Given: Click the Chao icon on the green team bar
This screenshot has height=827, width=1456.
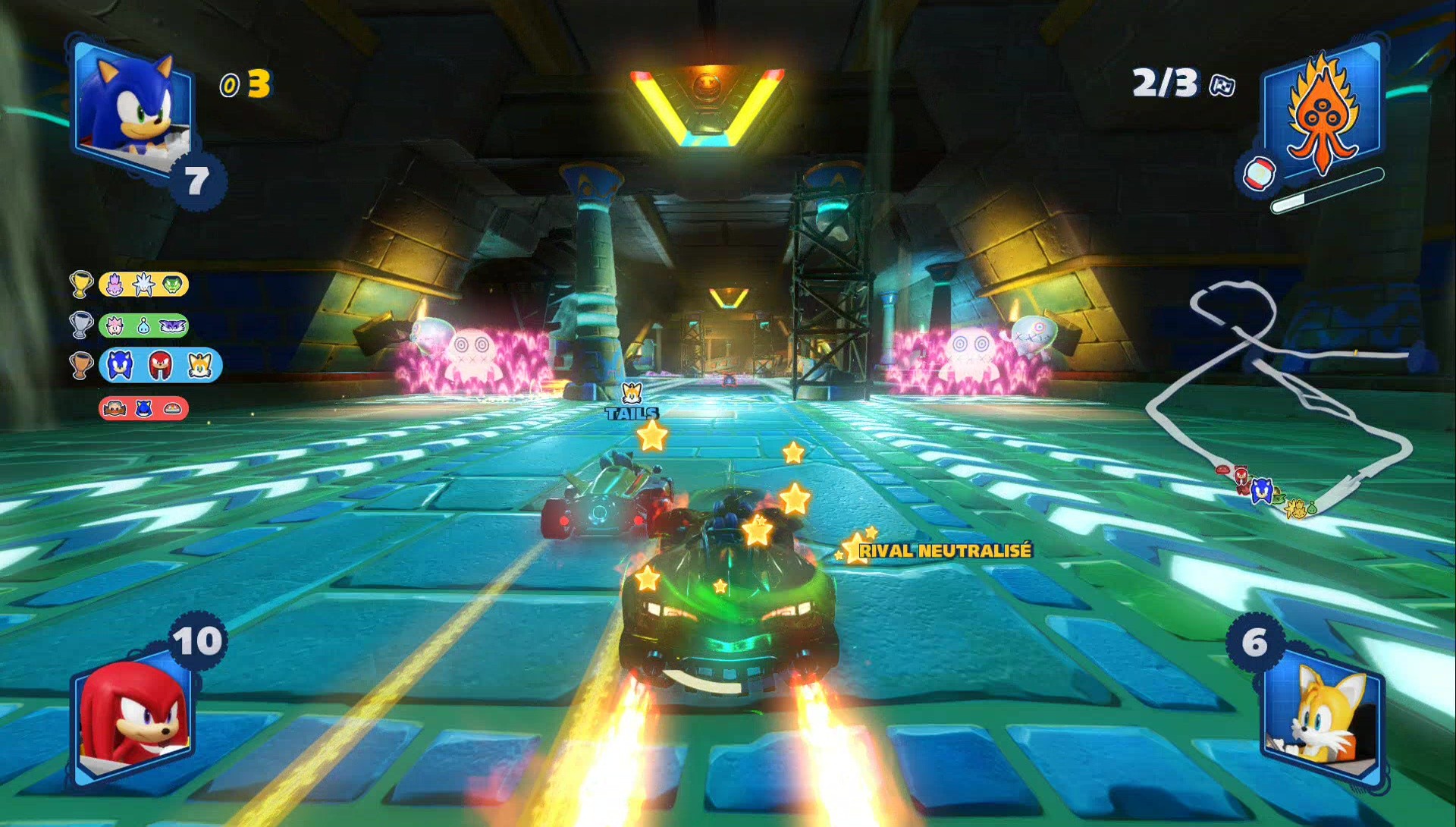Looking at the screenshot, I should pos(143,326).
